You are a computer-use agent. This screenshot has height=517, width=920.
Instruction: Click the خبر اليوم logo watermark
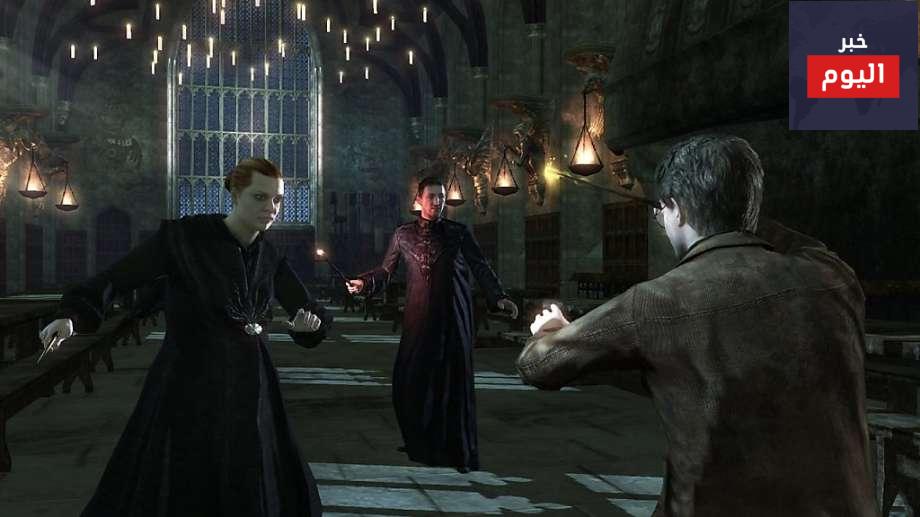click(853, 66)
